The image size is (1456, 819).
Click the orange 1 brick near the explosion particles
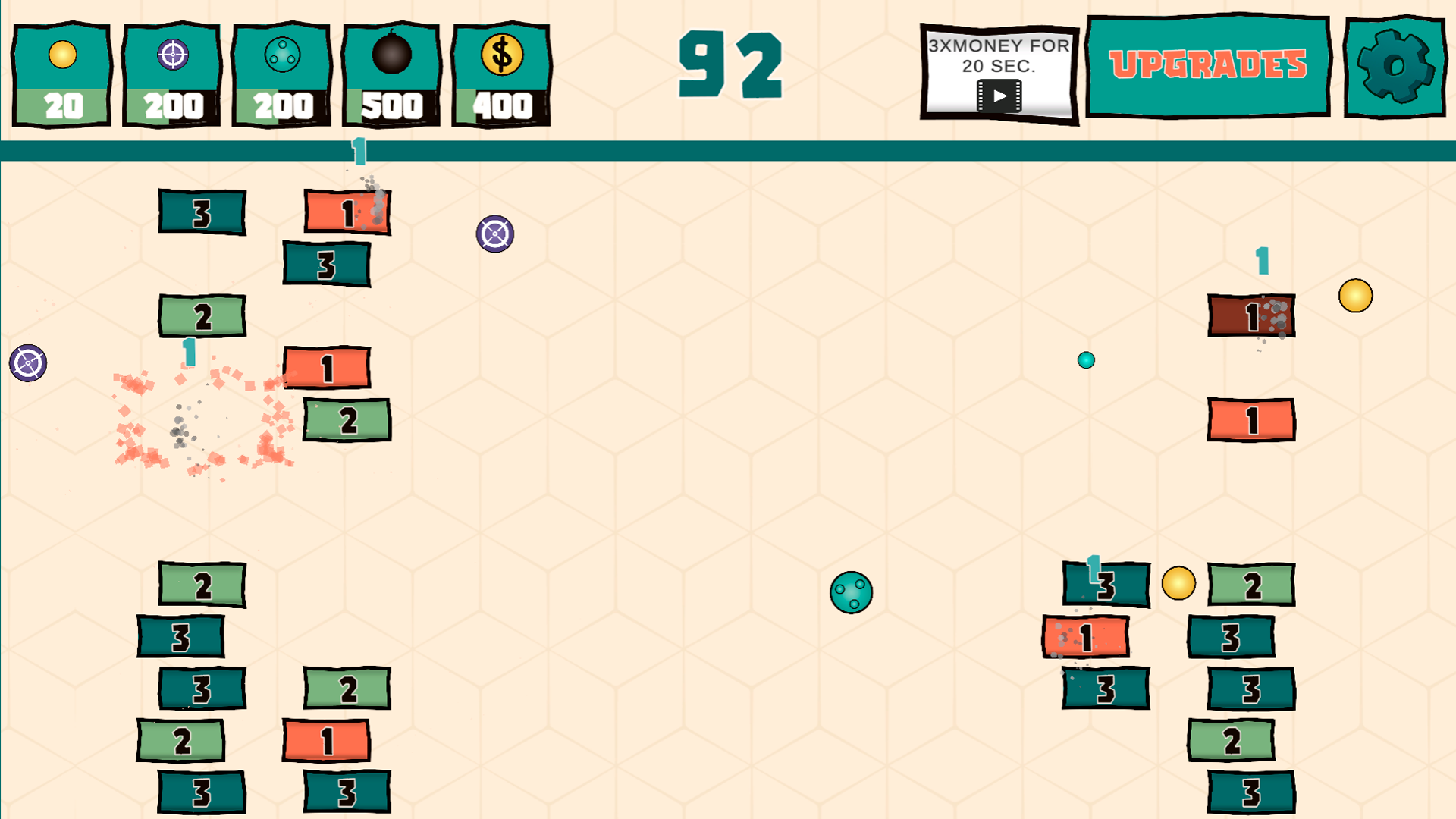[326, 369]
